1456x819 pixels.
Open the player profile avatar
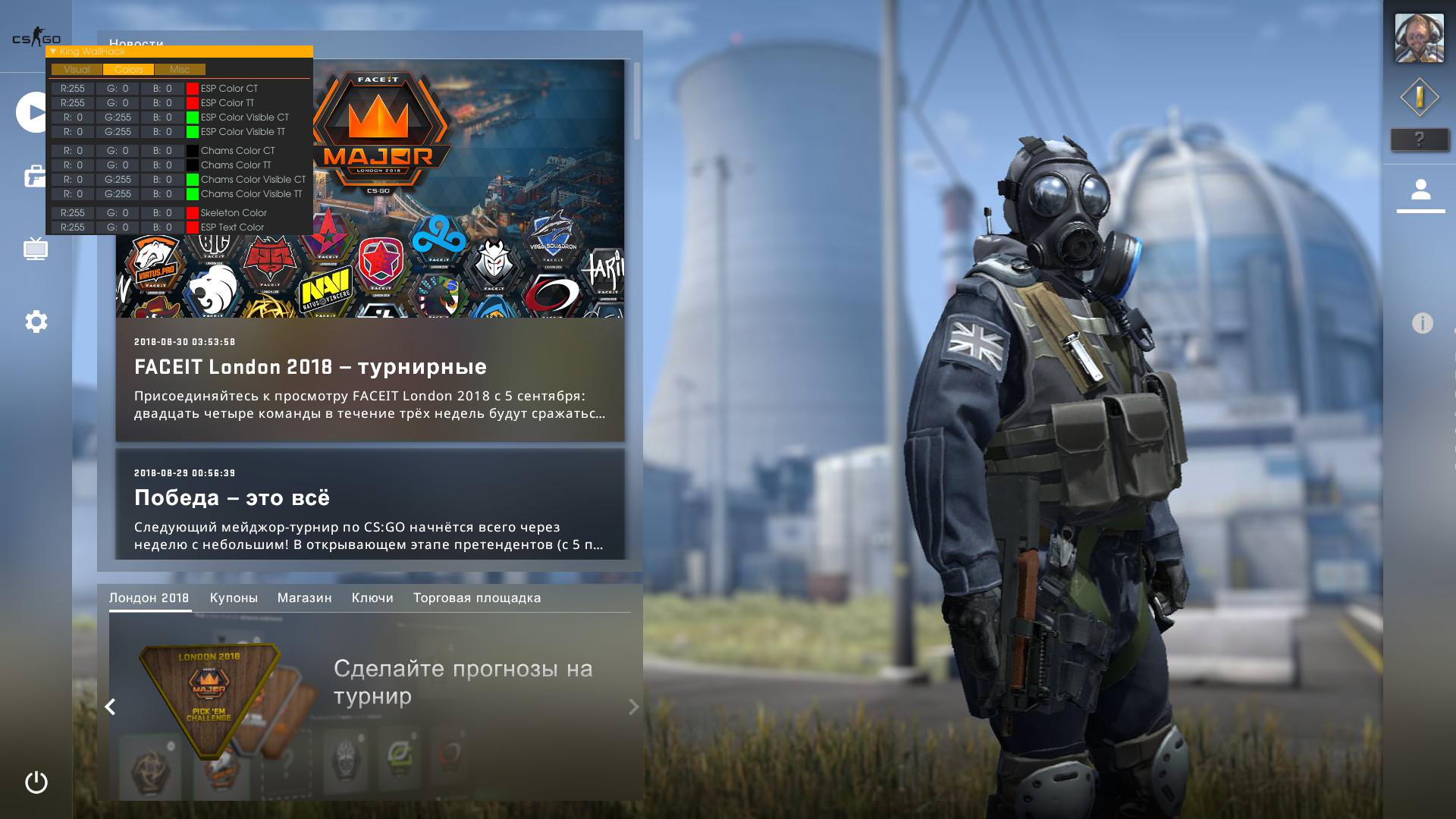[x=1419, y=38]
